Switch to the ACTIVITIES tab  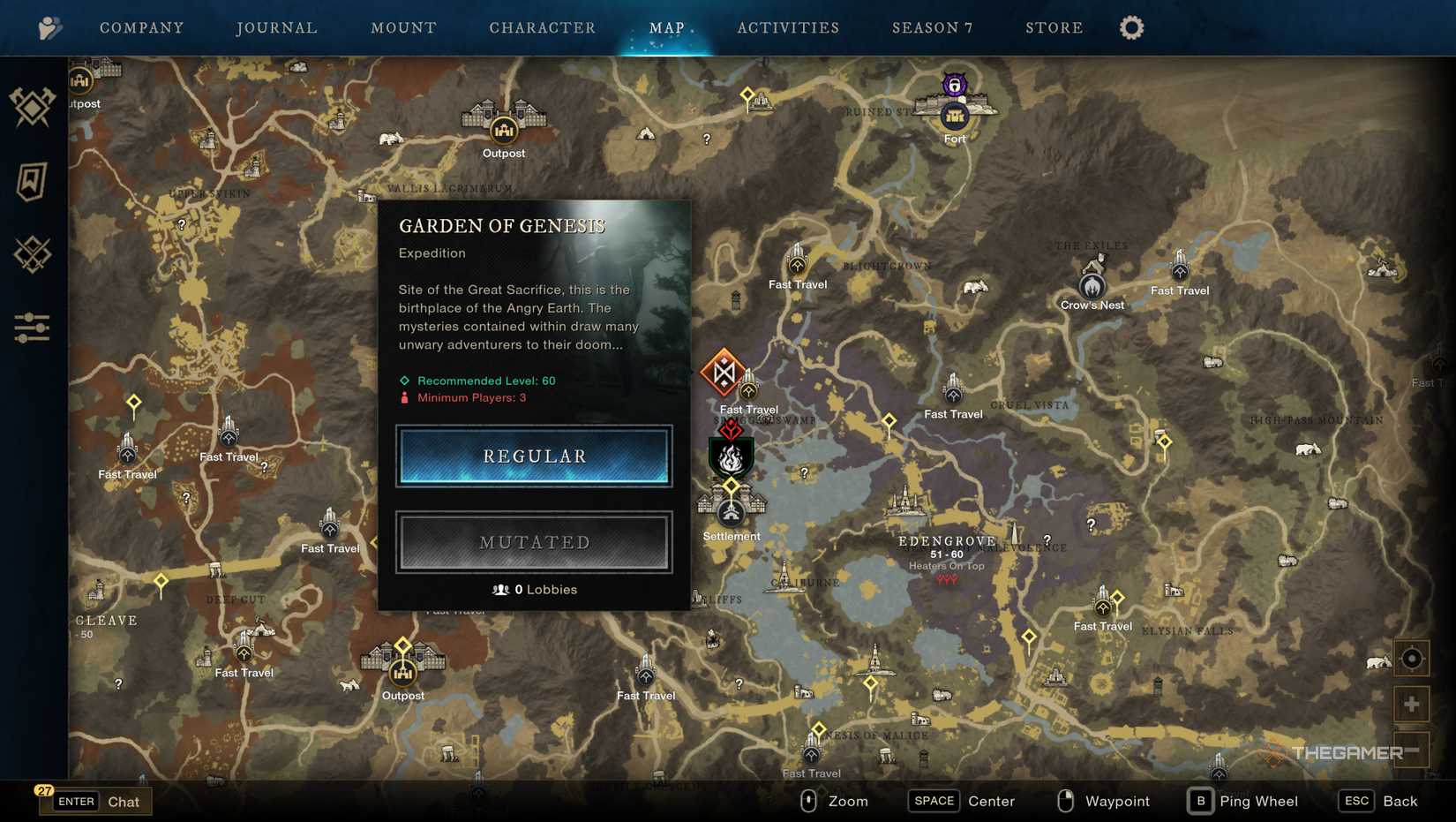tap(788, 27)
